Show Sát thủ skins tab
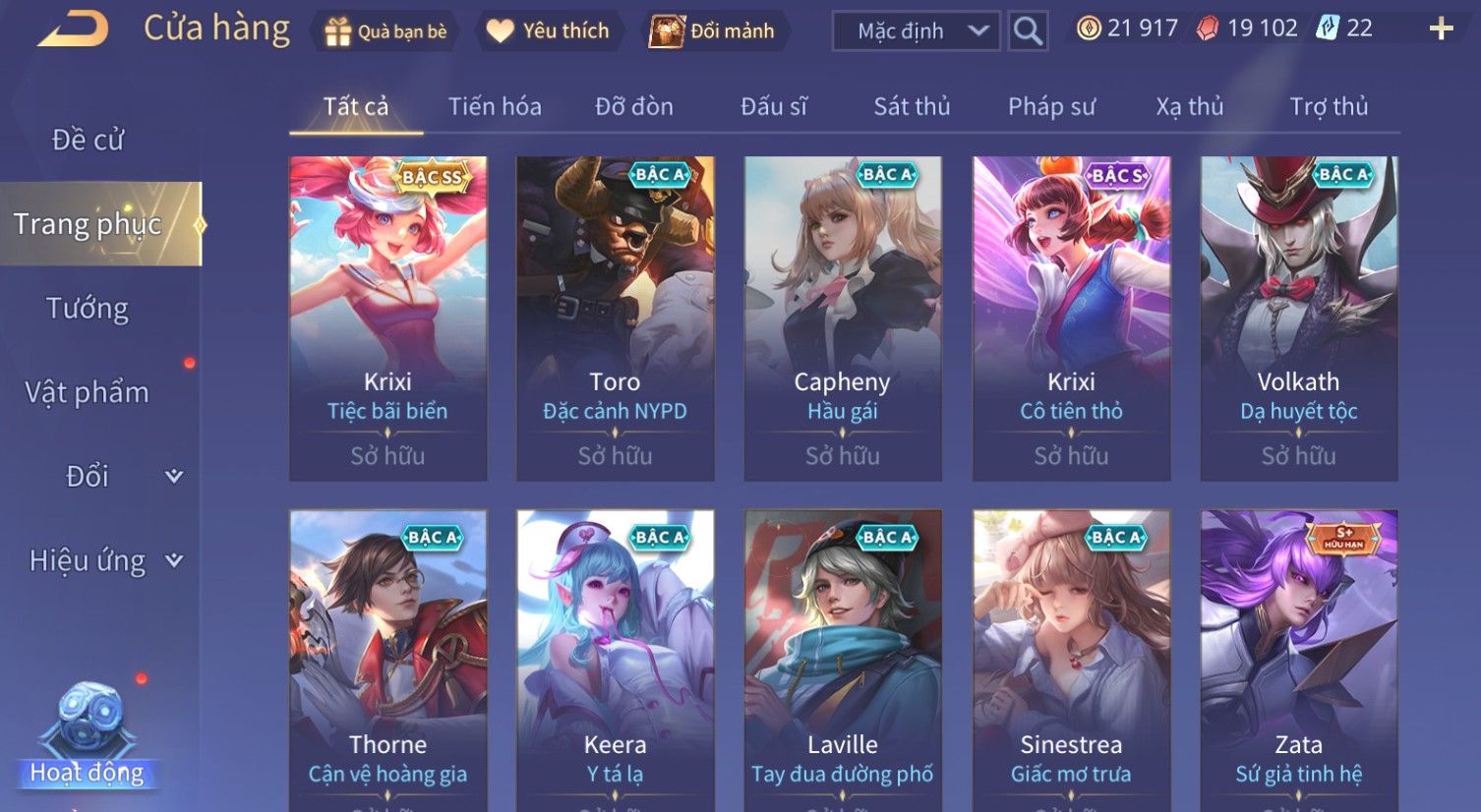Screen dimensions: 1481x812 click(x=912, y=106)
